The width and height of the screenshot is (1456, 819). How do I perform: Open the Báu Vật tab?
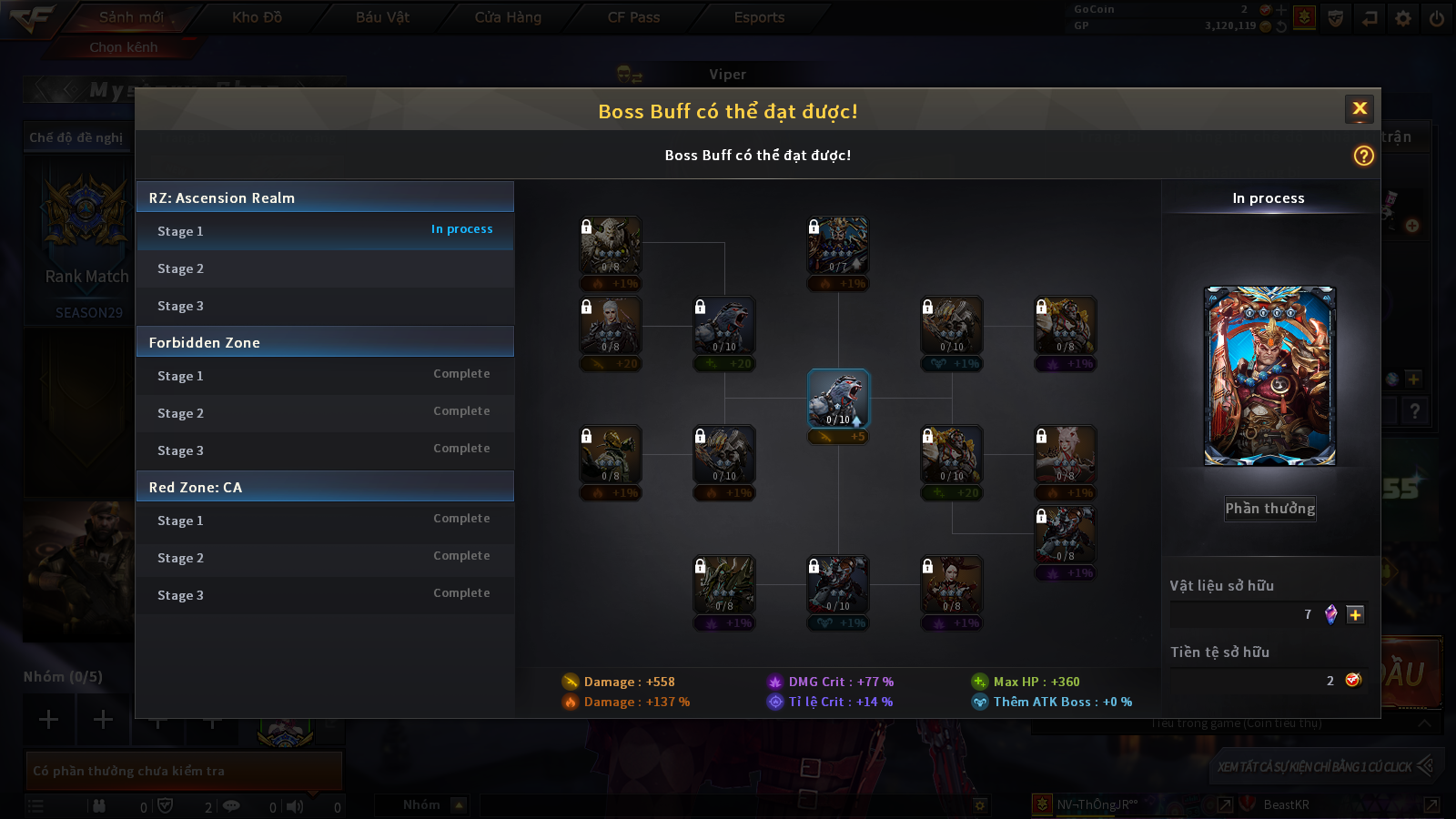coord(382,17)
